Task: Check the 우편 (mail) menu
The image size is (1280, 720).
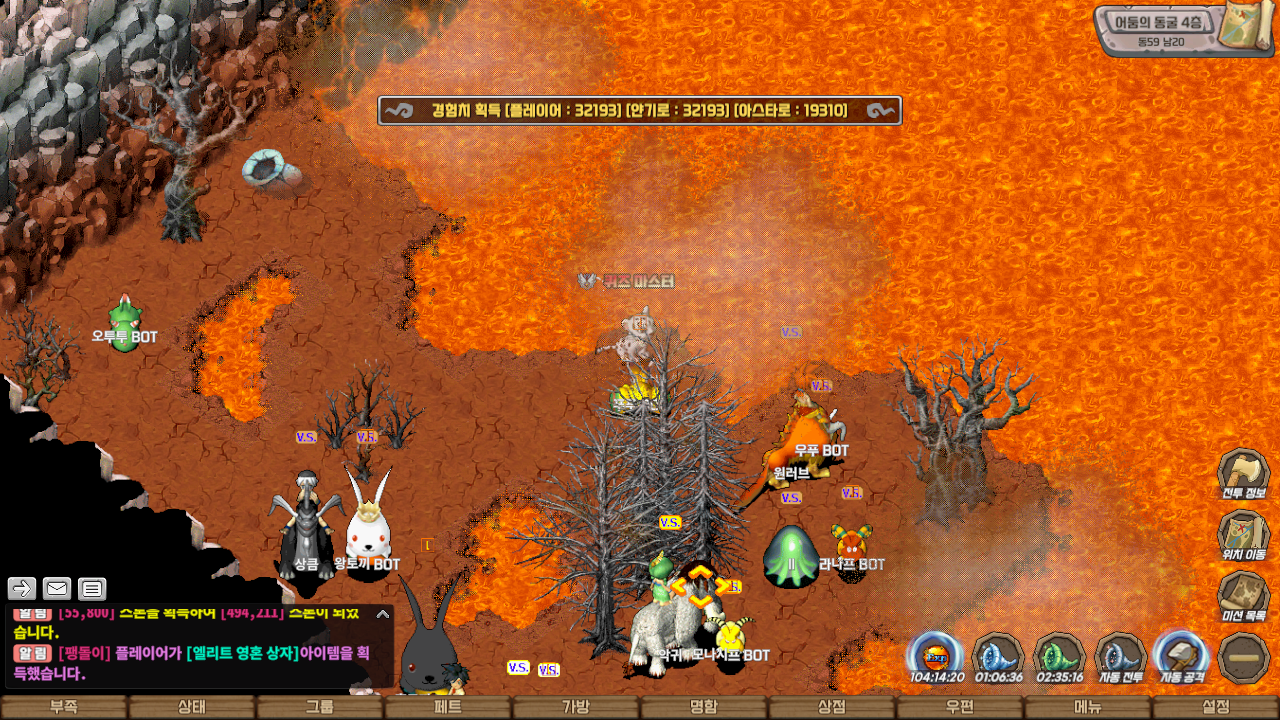Action: (x=960, y=707)
